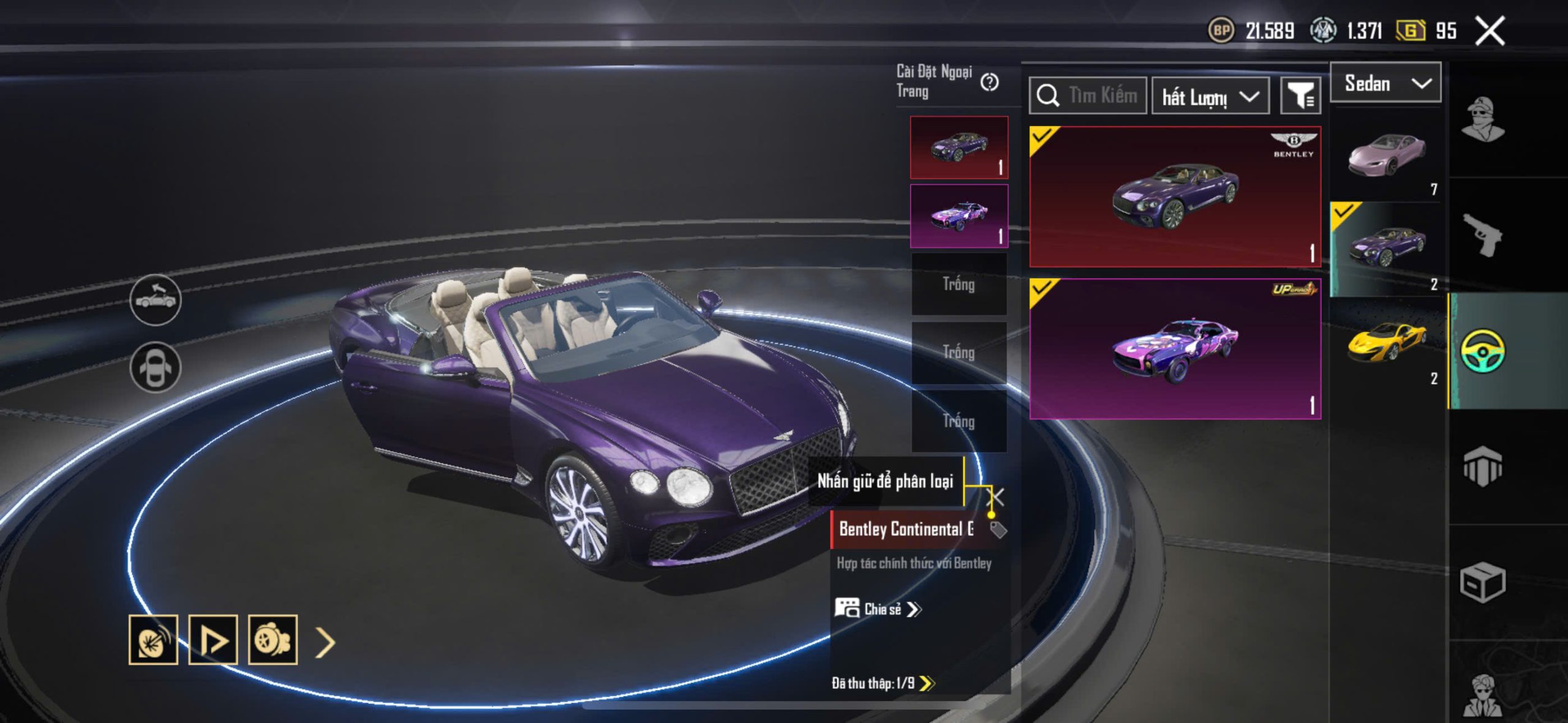This screenshot has width=1568, height=723.
Task: Show help for Cài Đặt Ngoại Trang
Action: click(x=989, y=82)
